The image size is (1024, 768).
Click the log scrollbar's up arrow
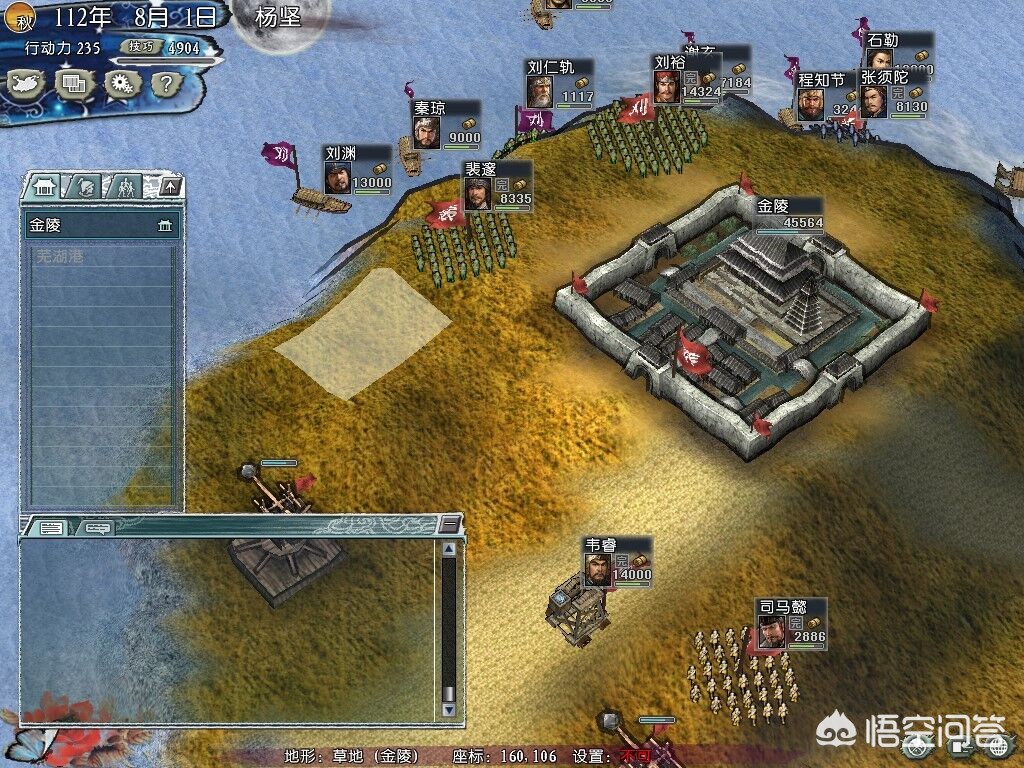point(449,548)
